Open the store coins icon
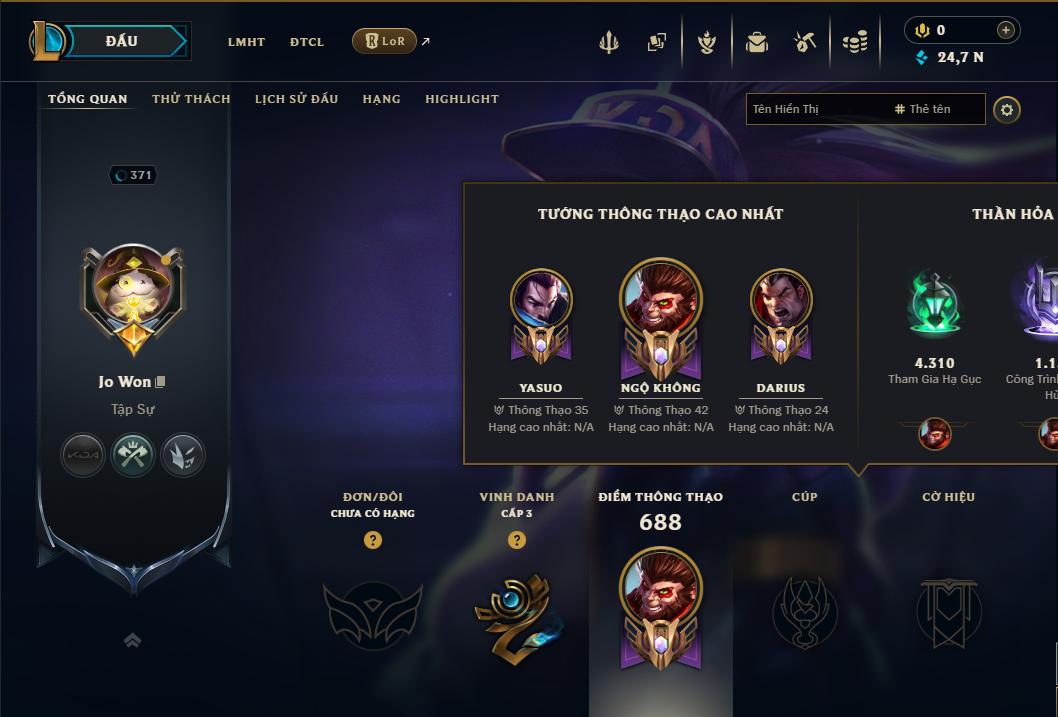This screenshot has height=717, width=1058. [x=854, y=42]
